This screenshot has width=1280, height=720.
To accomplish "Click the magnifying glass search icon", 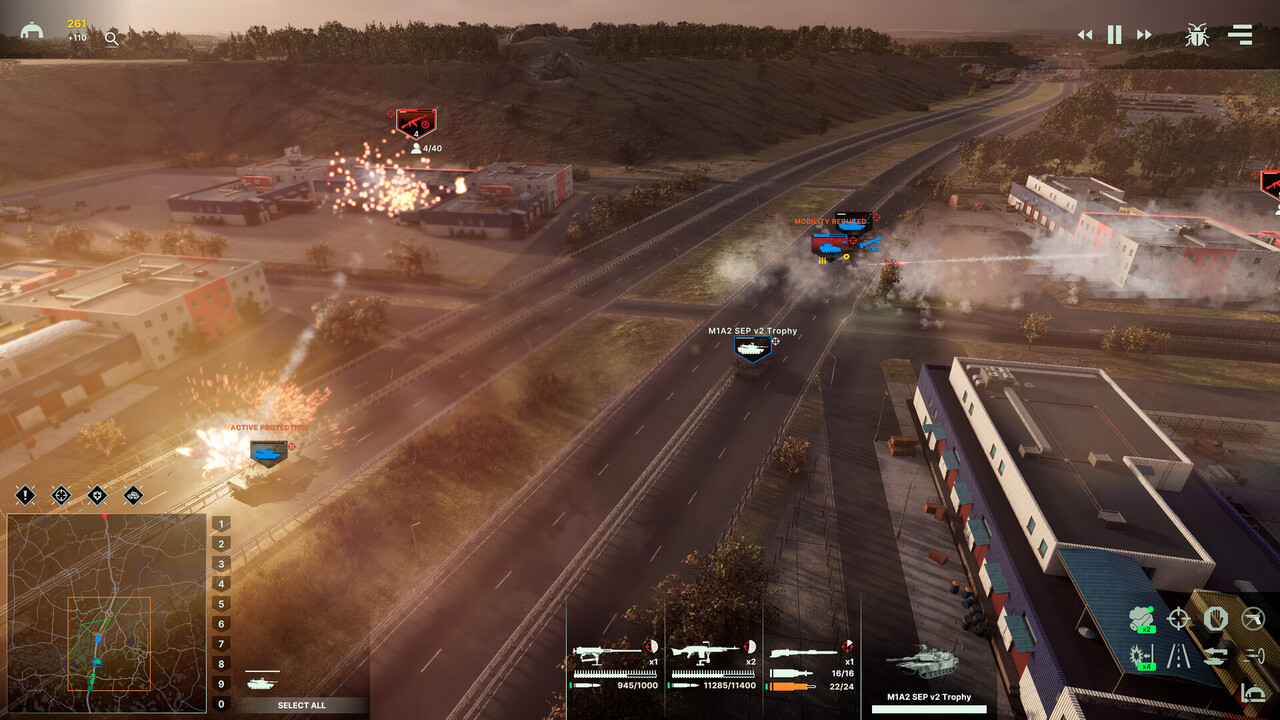I will click(111, 39).
